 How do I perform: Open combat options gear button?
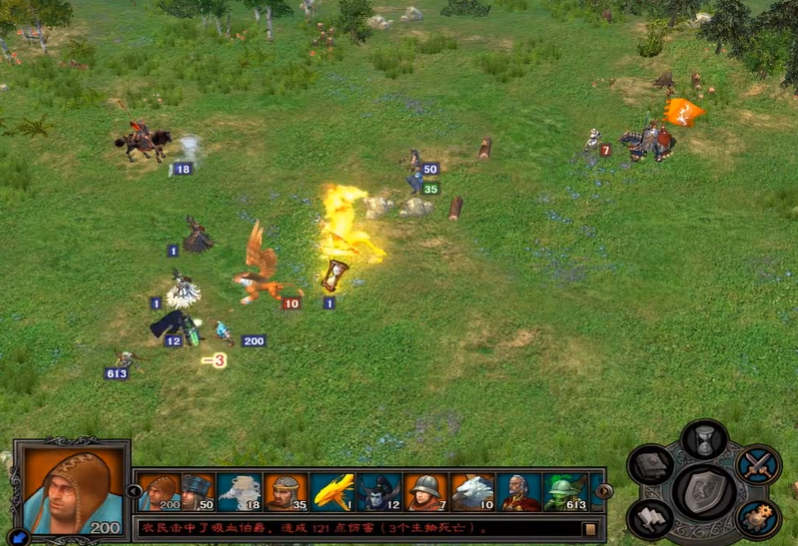(757, 518)
